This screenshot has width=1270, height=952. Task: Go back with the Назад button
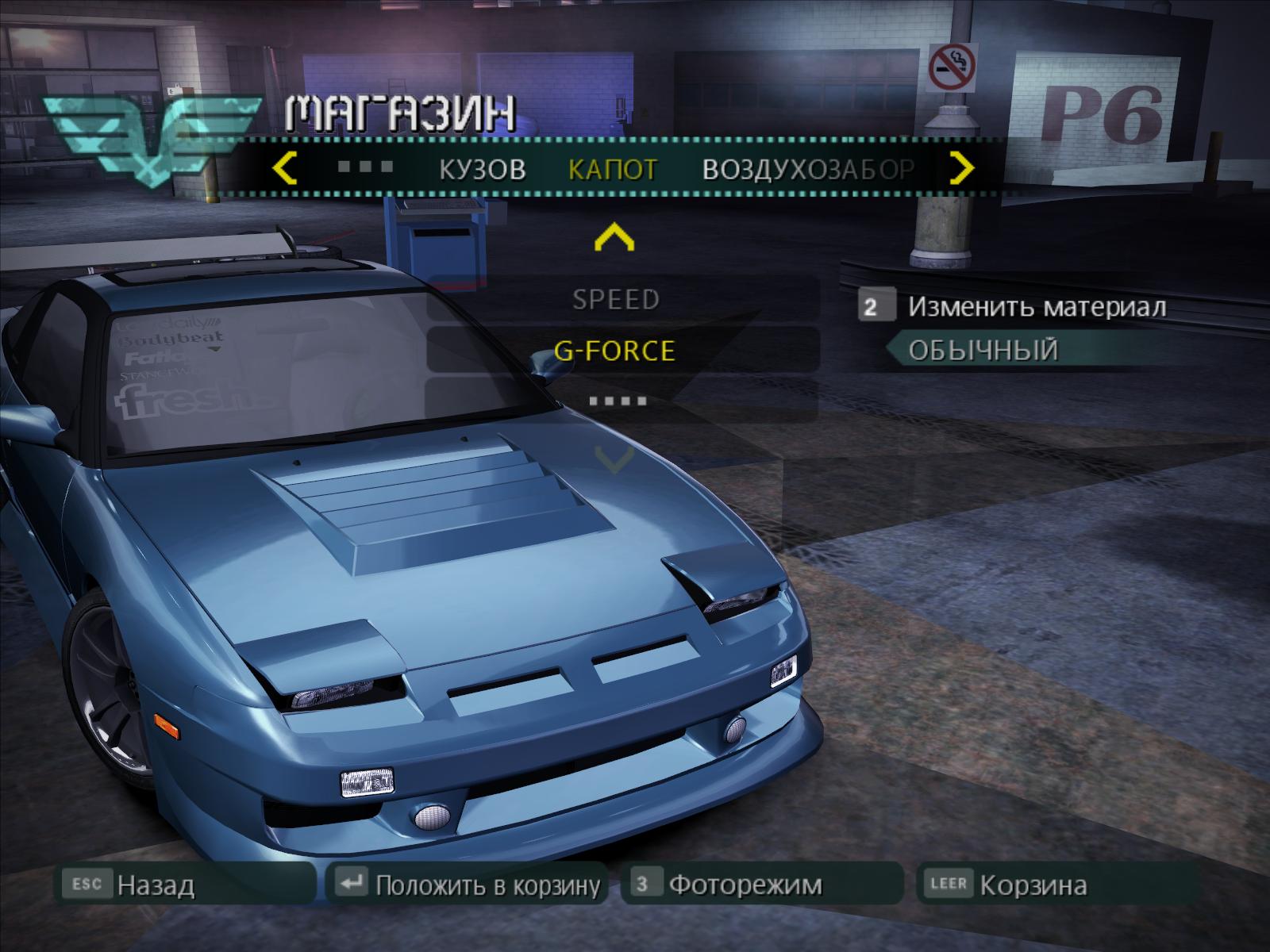pos(156,885)
